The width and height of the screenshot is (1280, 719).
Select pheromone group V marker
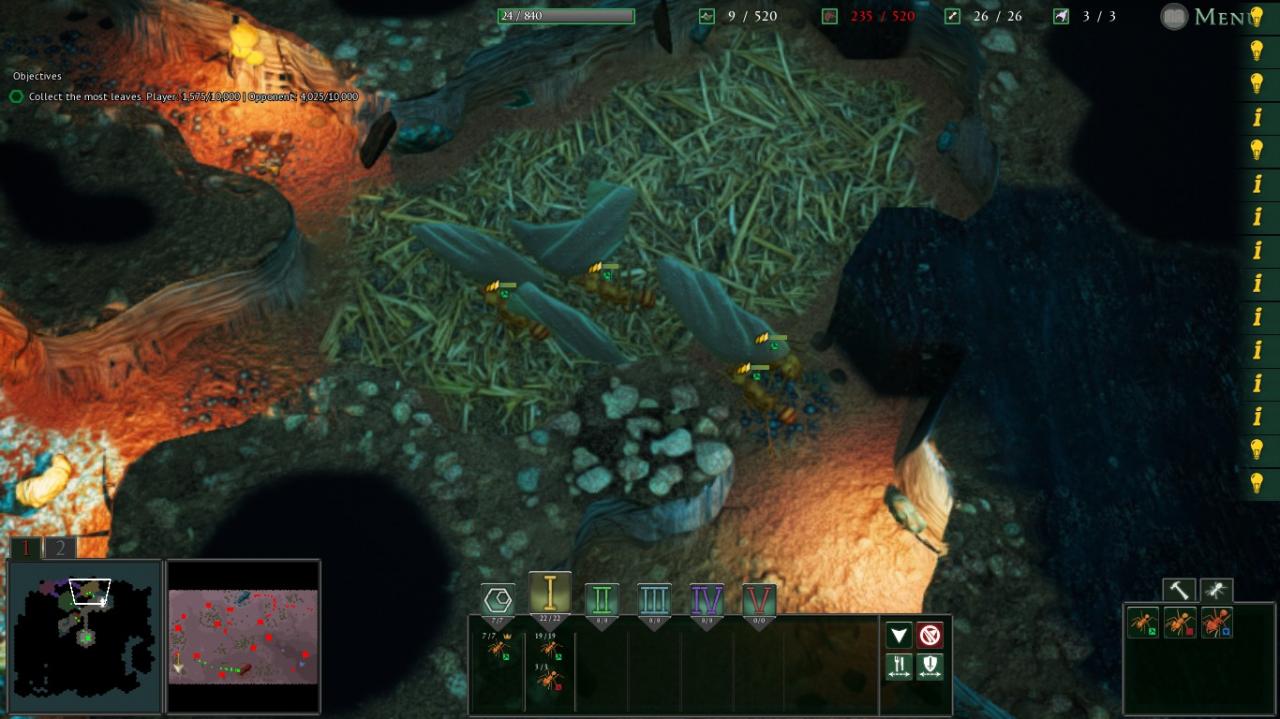pos(760,601)
